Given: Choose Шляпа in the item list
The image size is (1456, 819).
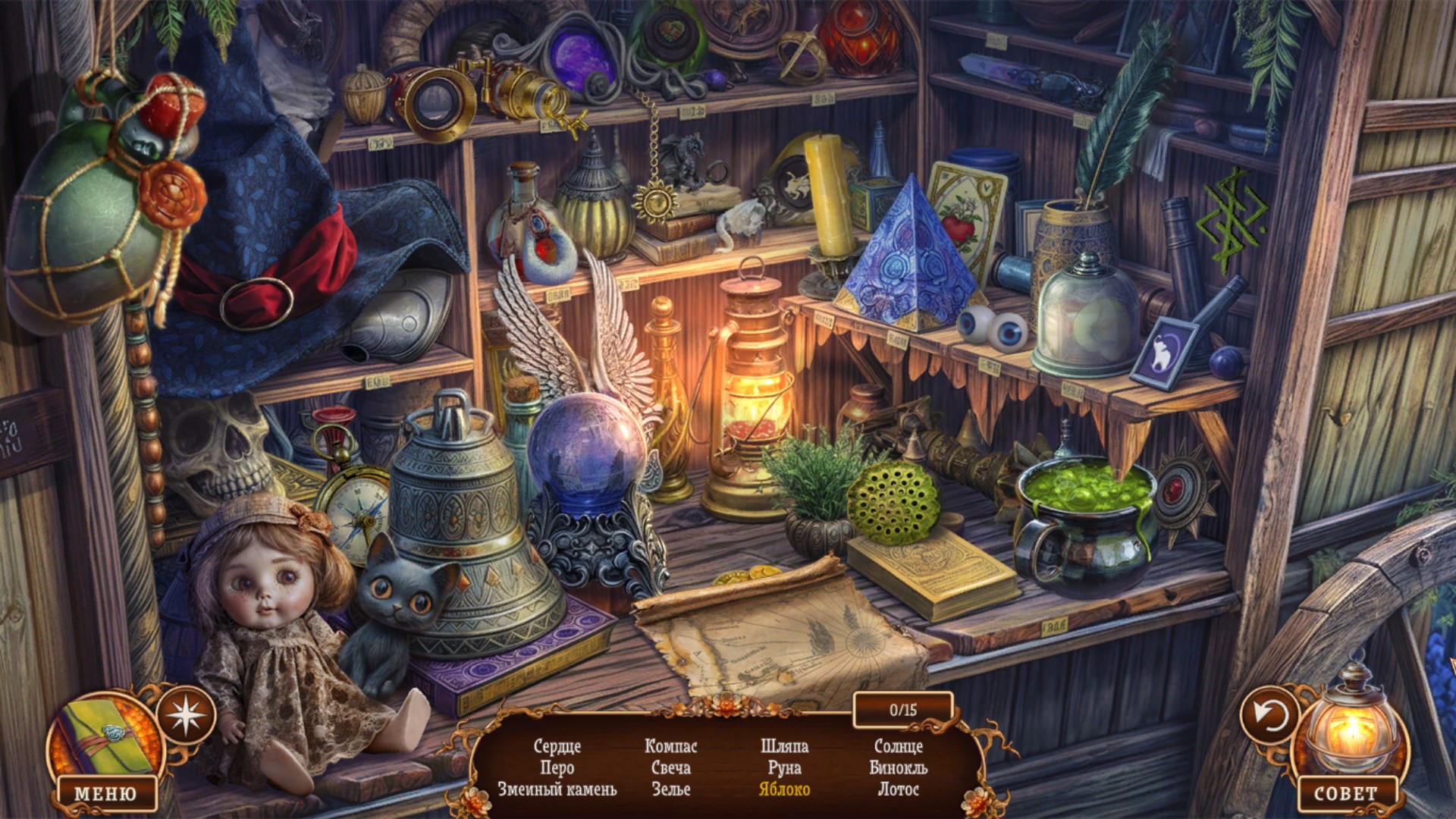Looking at the screenshot, I should point(784,746).
